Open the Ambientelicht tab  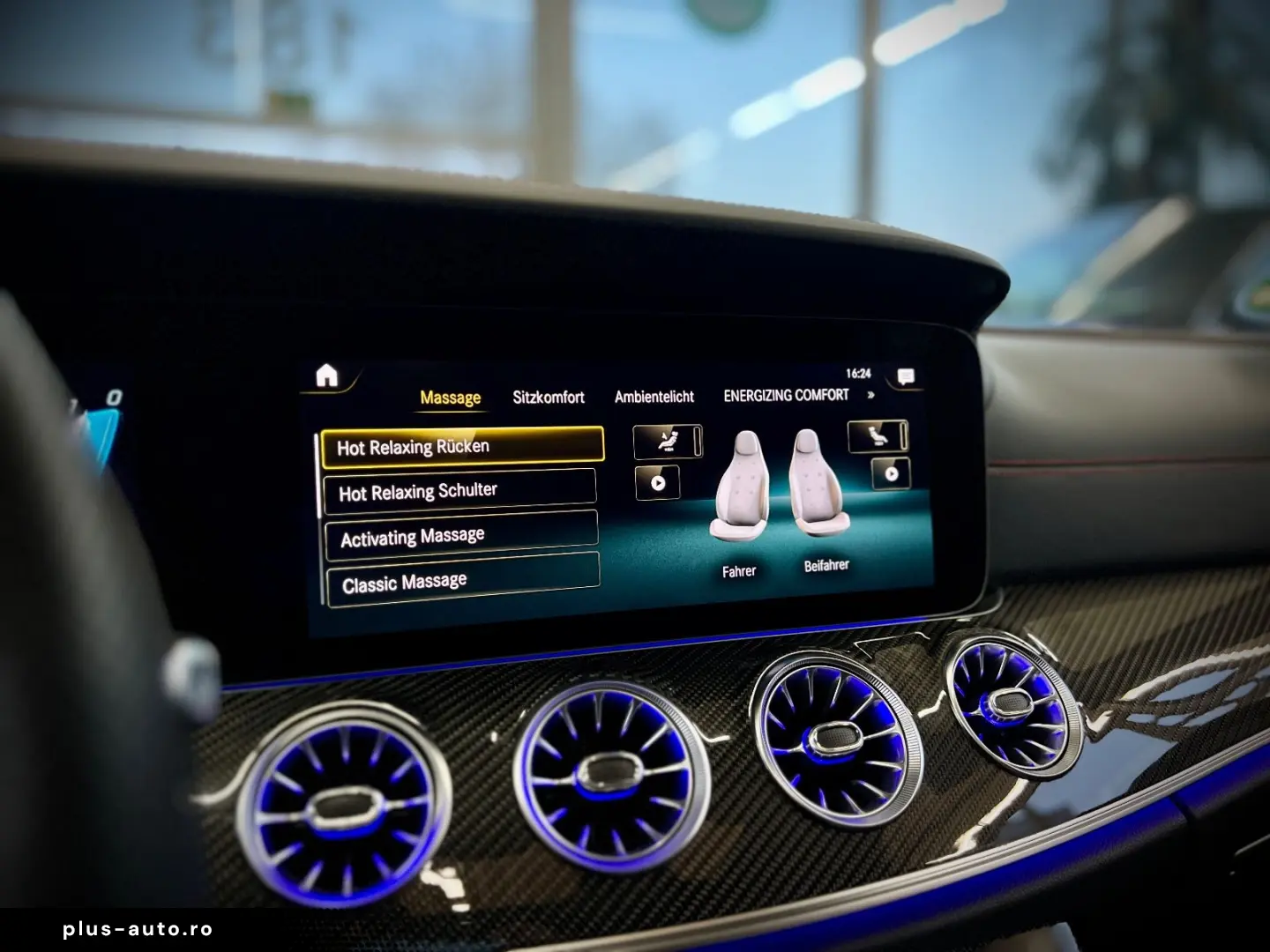coord(654,397)
